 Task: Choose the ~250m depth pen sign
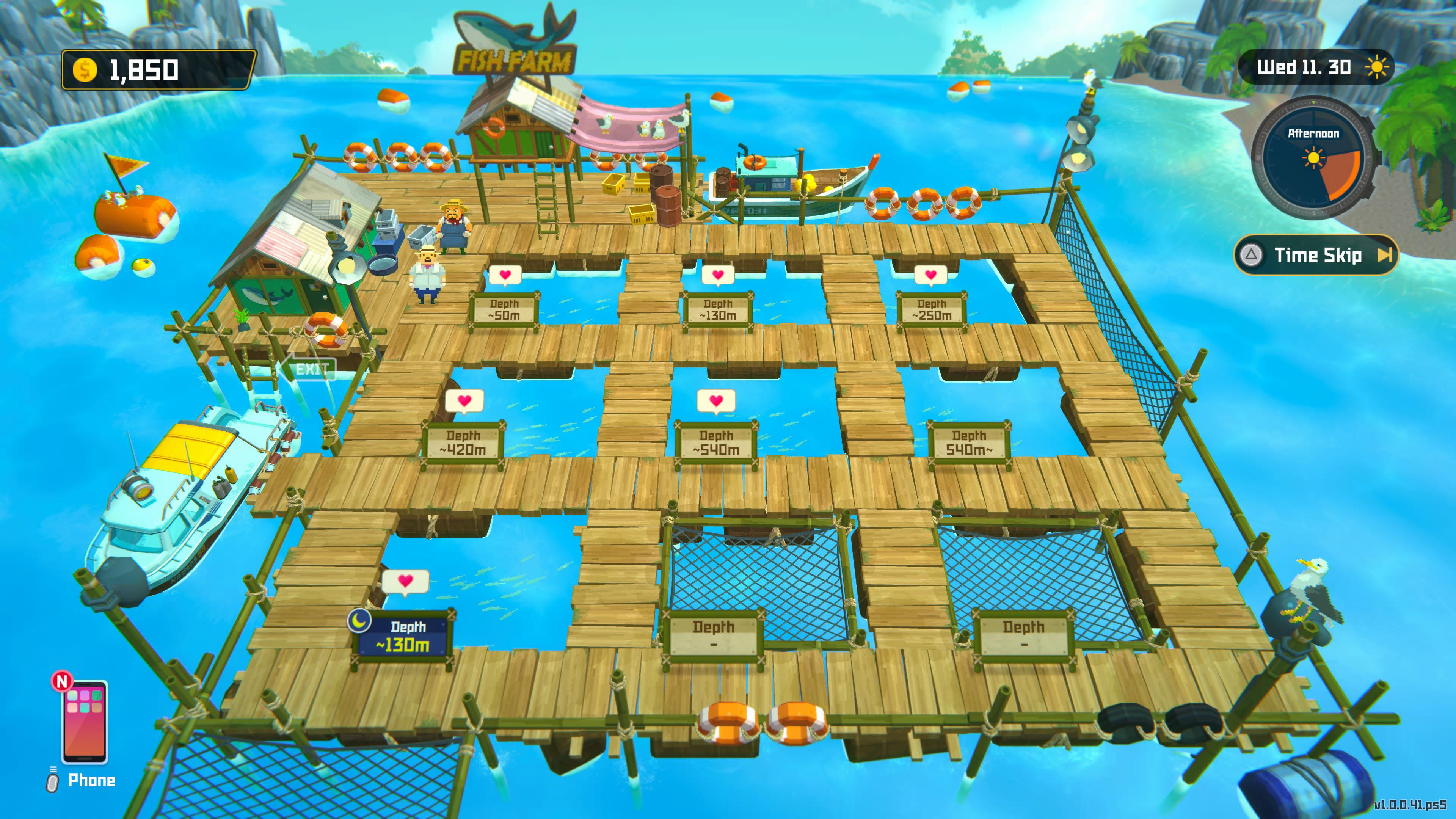tap(932, 310)
